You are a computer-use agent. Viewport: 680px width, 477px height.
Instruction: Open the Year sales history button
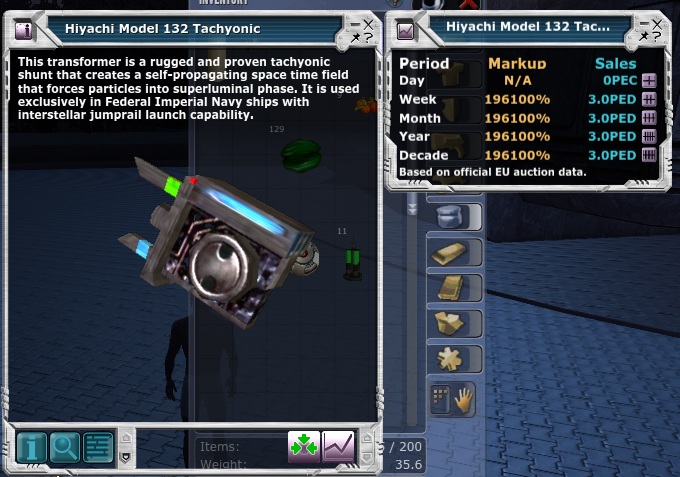648,137
